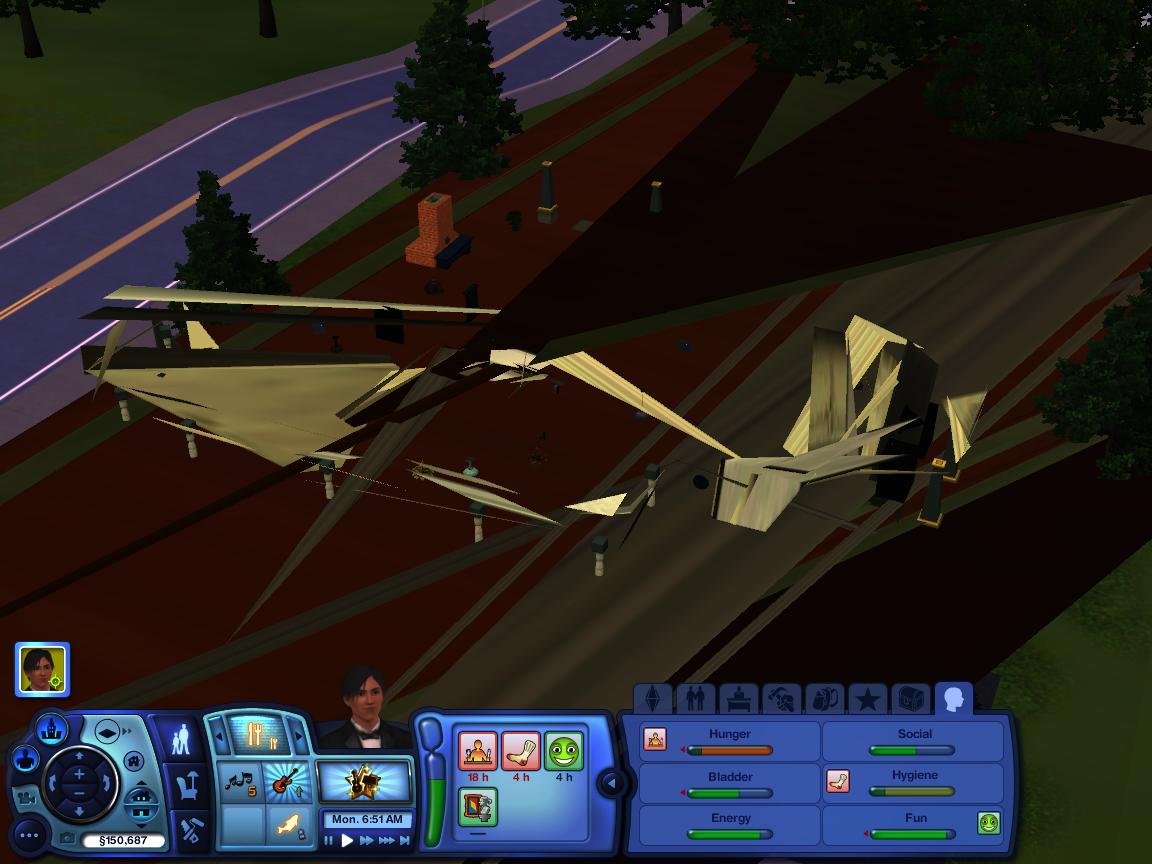Open the lifetime wish guitar star panel
The width and height of the screenshot is (1152, 864).
coord(364,782)
